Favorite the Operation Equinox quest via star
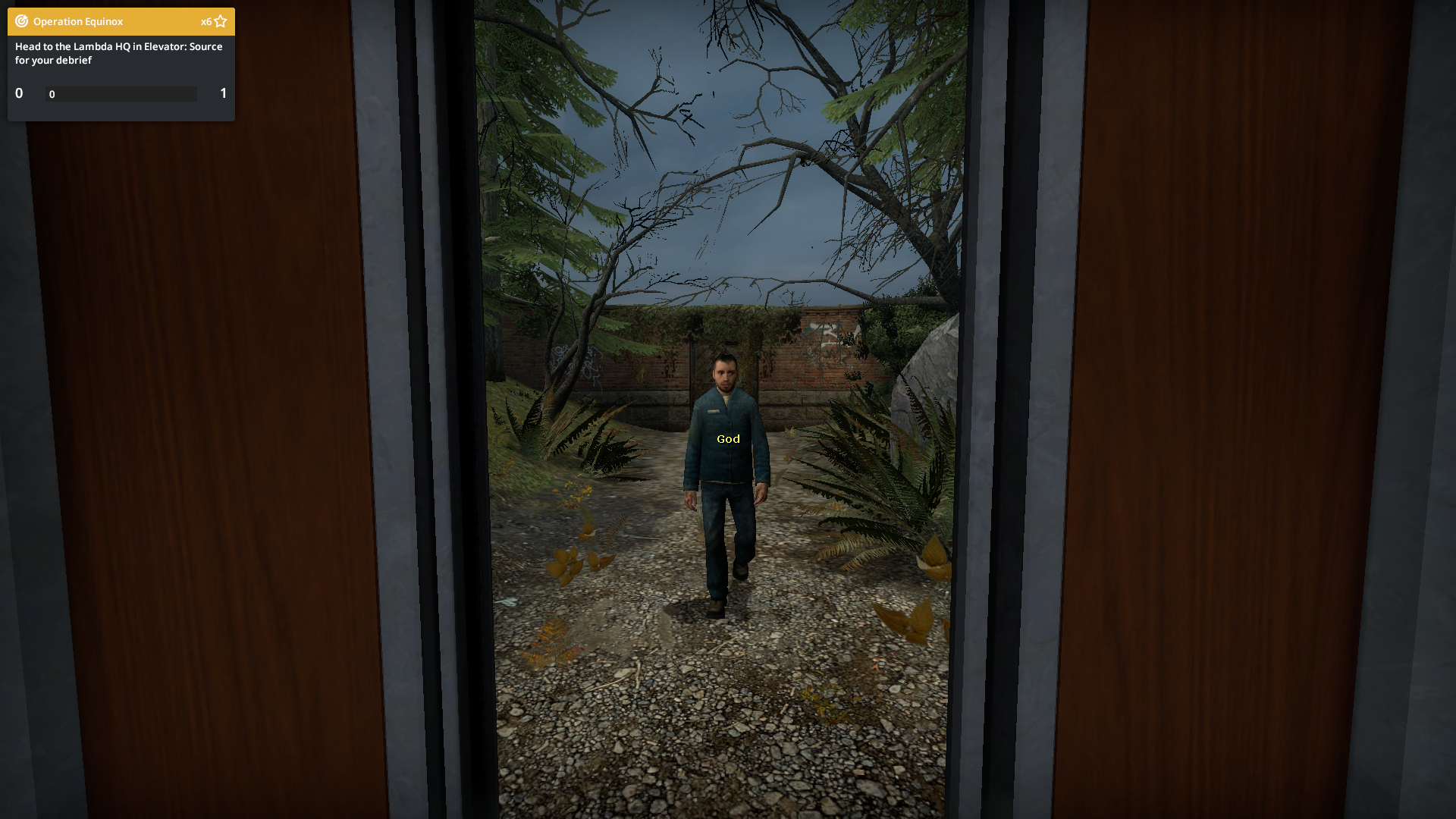 pos(220,20)
